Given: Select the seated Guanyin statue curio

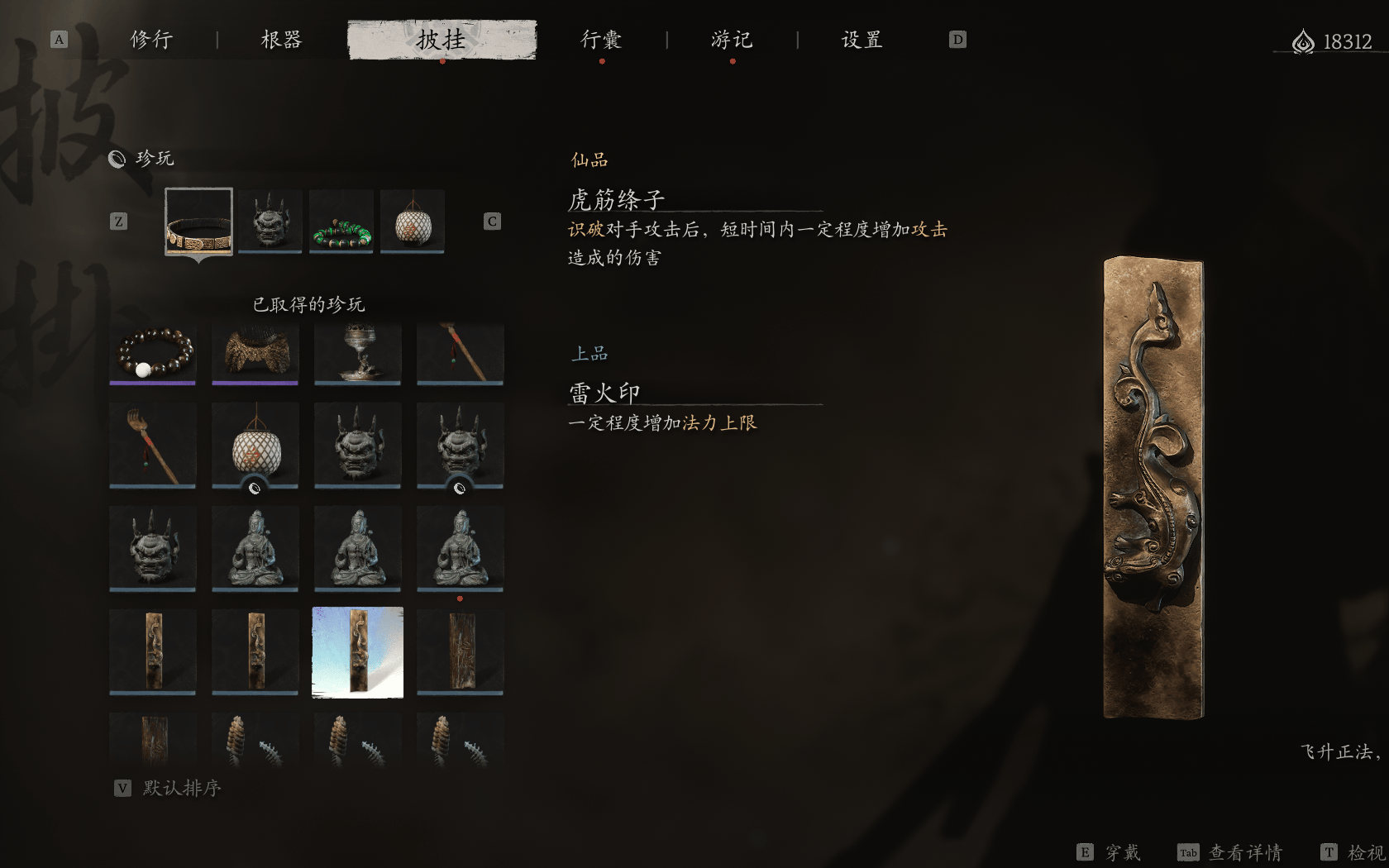Looking at the screenshot, I should coord(255,548).
